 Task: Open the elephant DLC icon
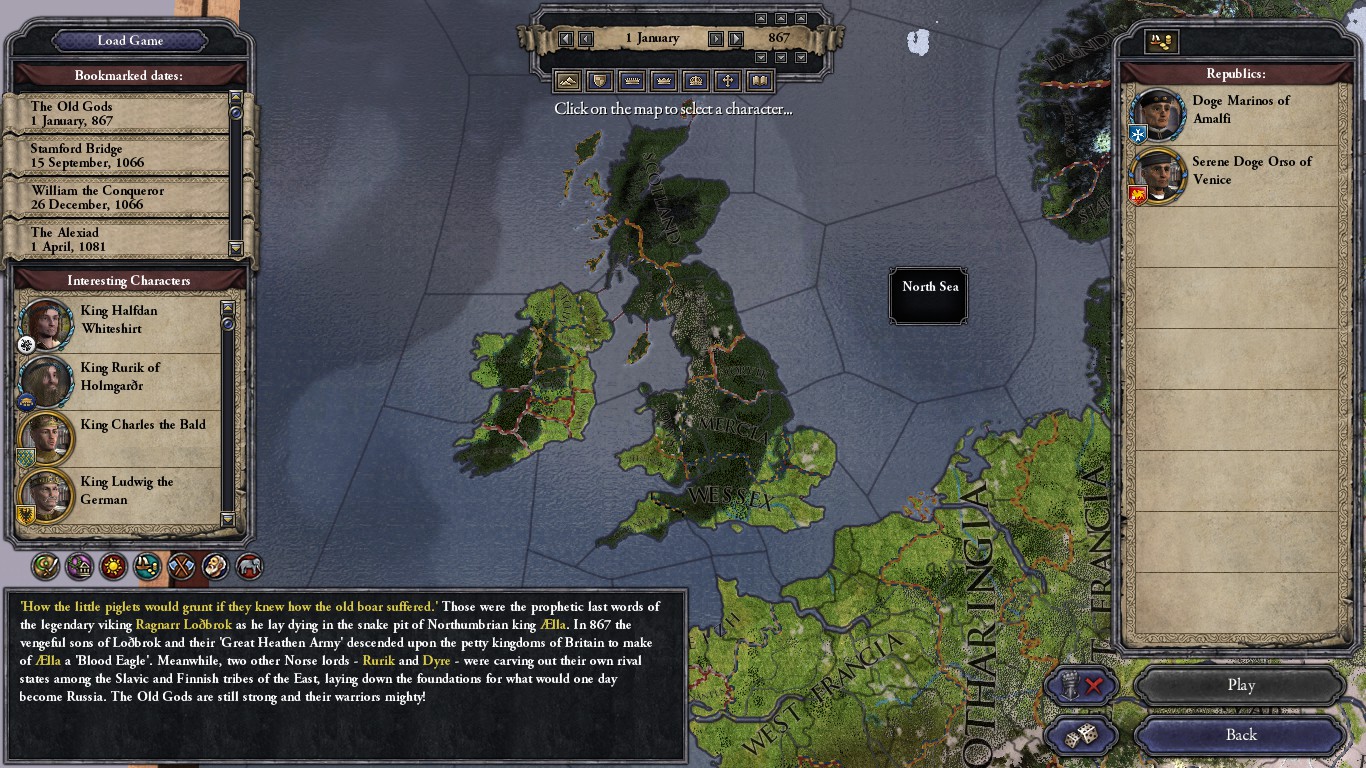pyautogui.click(x=249, y=567)
